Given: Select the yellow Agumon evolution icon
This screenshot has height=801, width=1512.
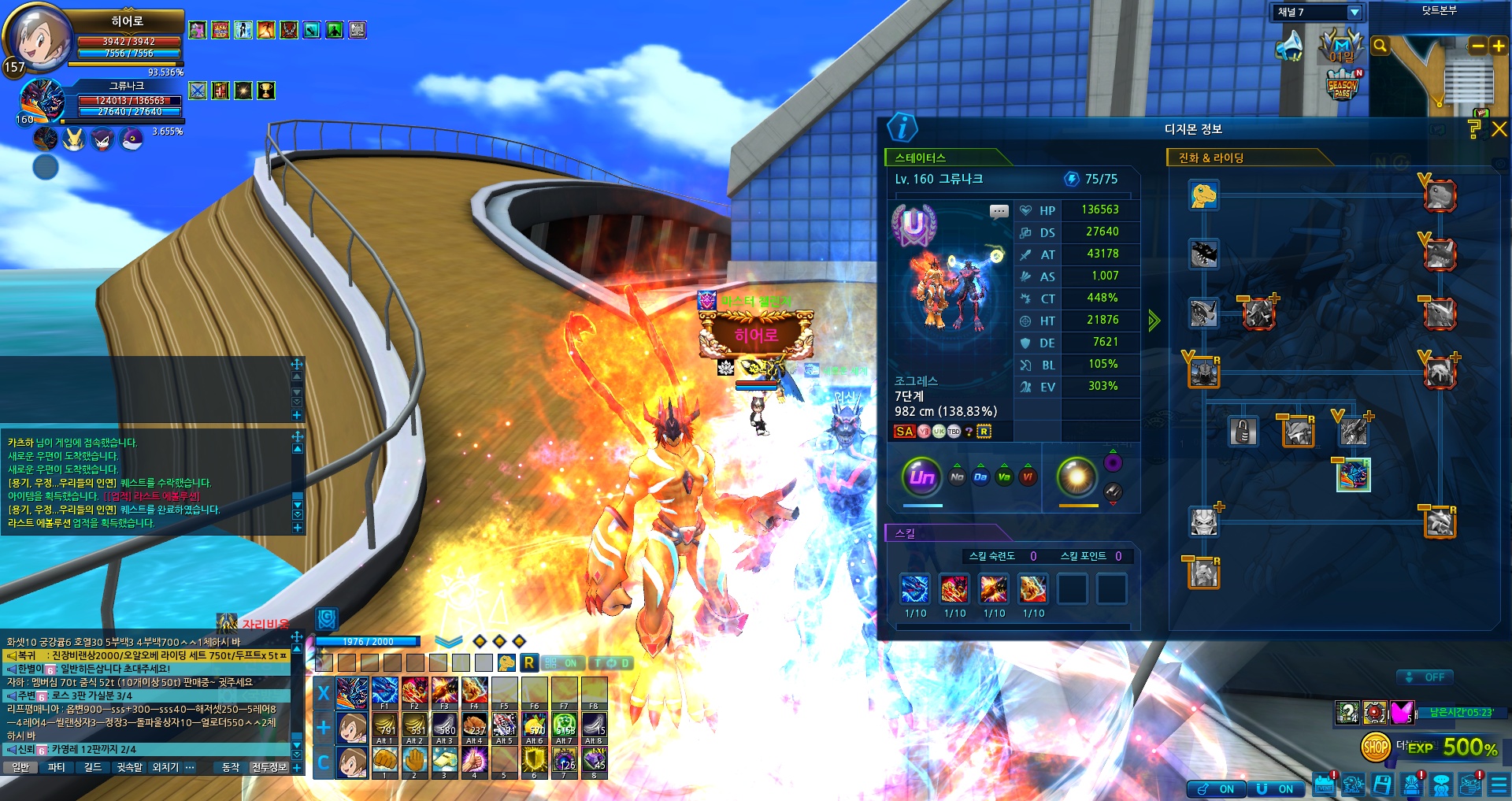Looking at the screenshot, I should [x=1203, y=195].
